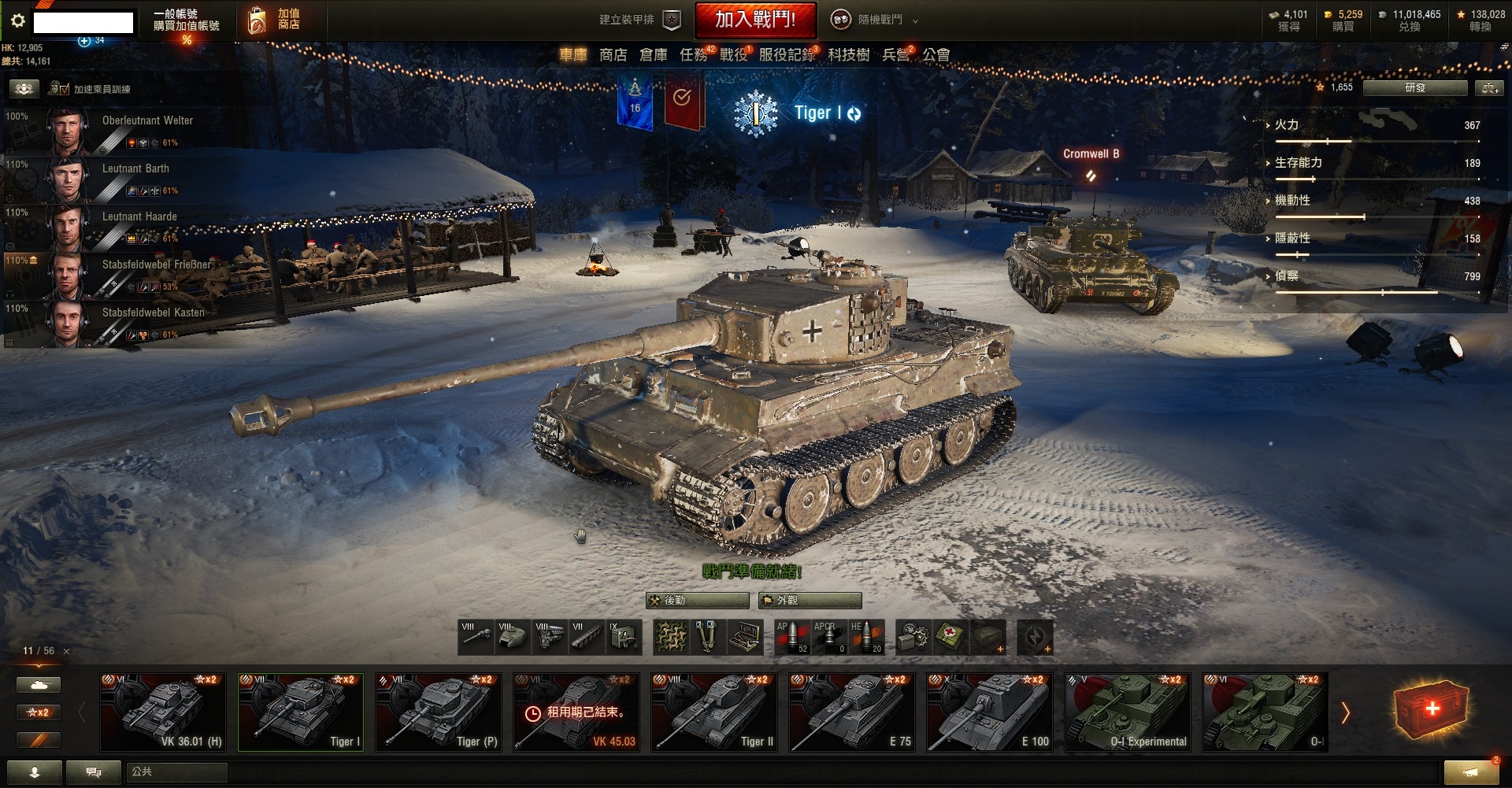Open the 後勤 service button
Viewport: 1512px width, 788px height.
[x=697, y=601]
